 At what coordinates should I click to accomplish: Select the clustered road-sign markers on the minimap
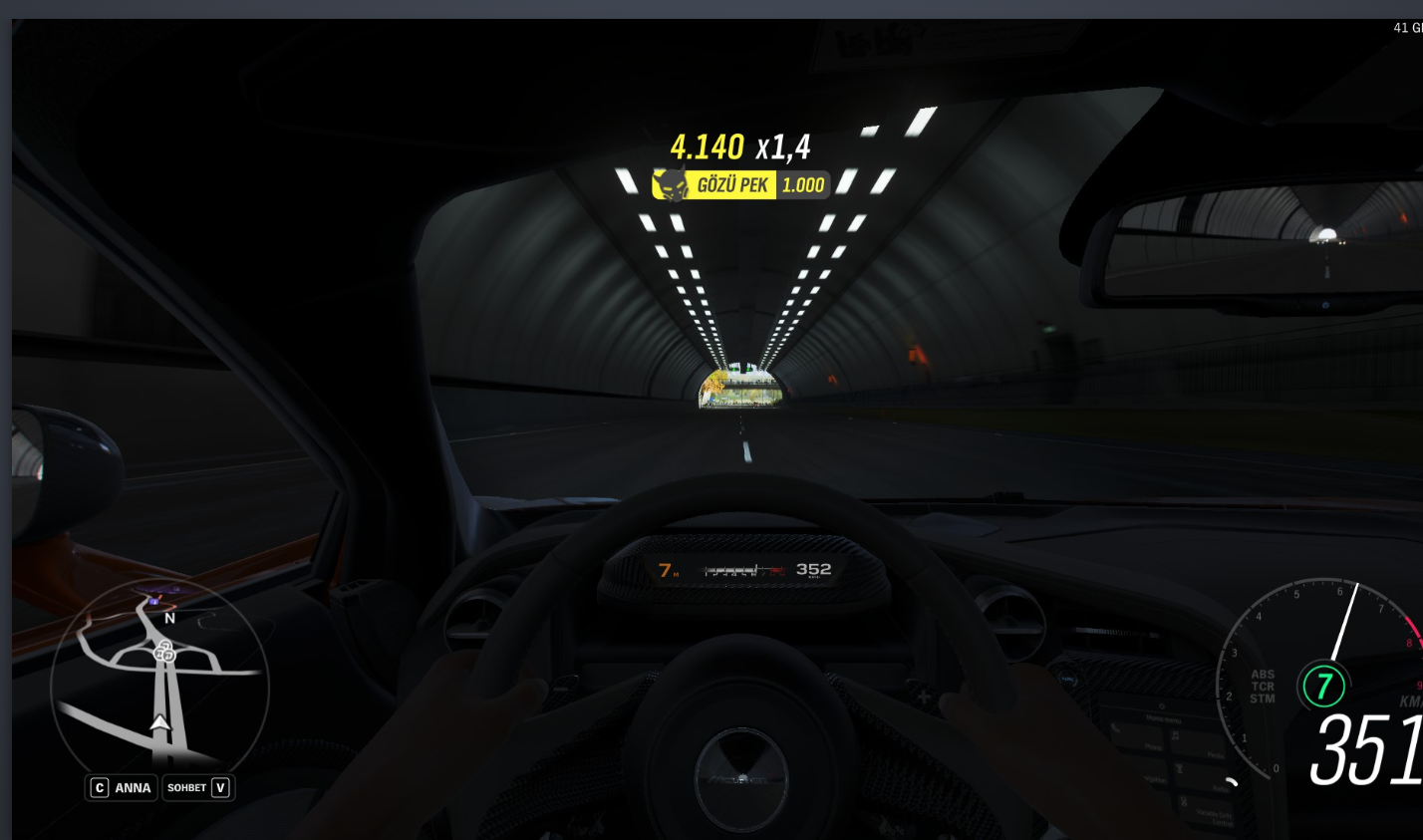click(165, 653)
